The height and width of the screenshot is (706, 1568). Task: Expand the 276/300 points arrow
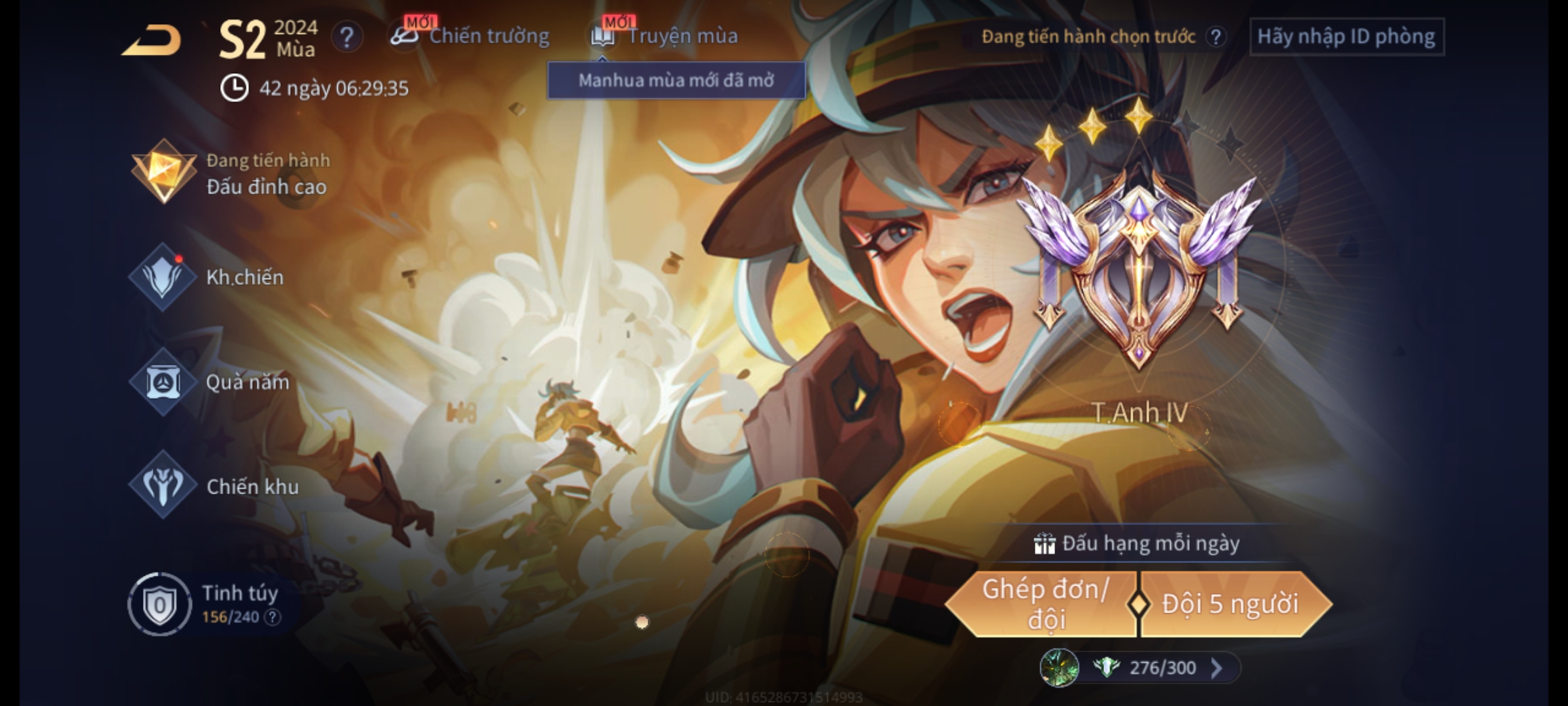pos(1217,667)
